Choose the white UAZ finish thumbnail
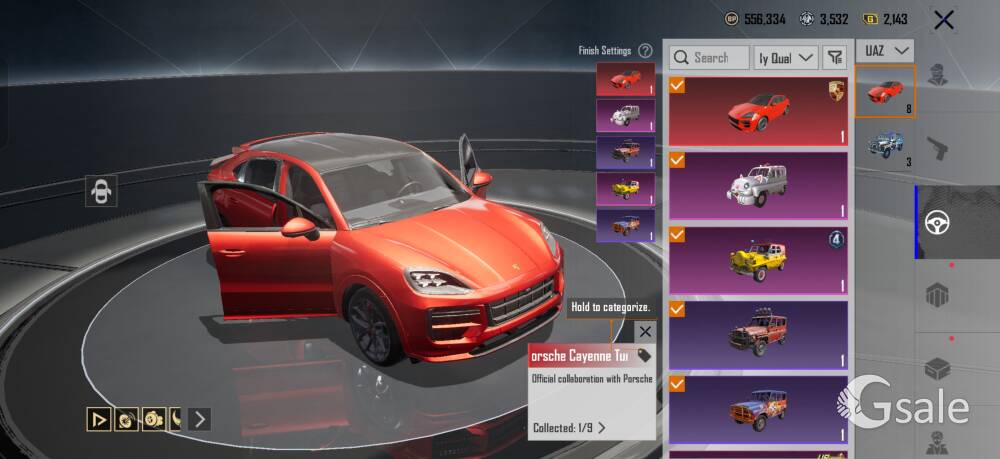This screenshot has width=1000, height=459. click(625, 115)
